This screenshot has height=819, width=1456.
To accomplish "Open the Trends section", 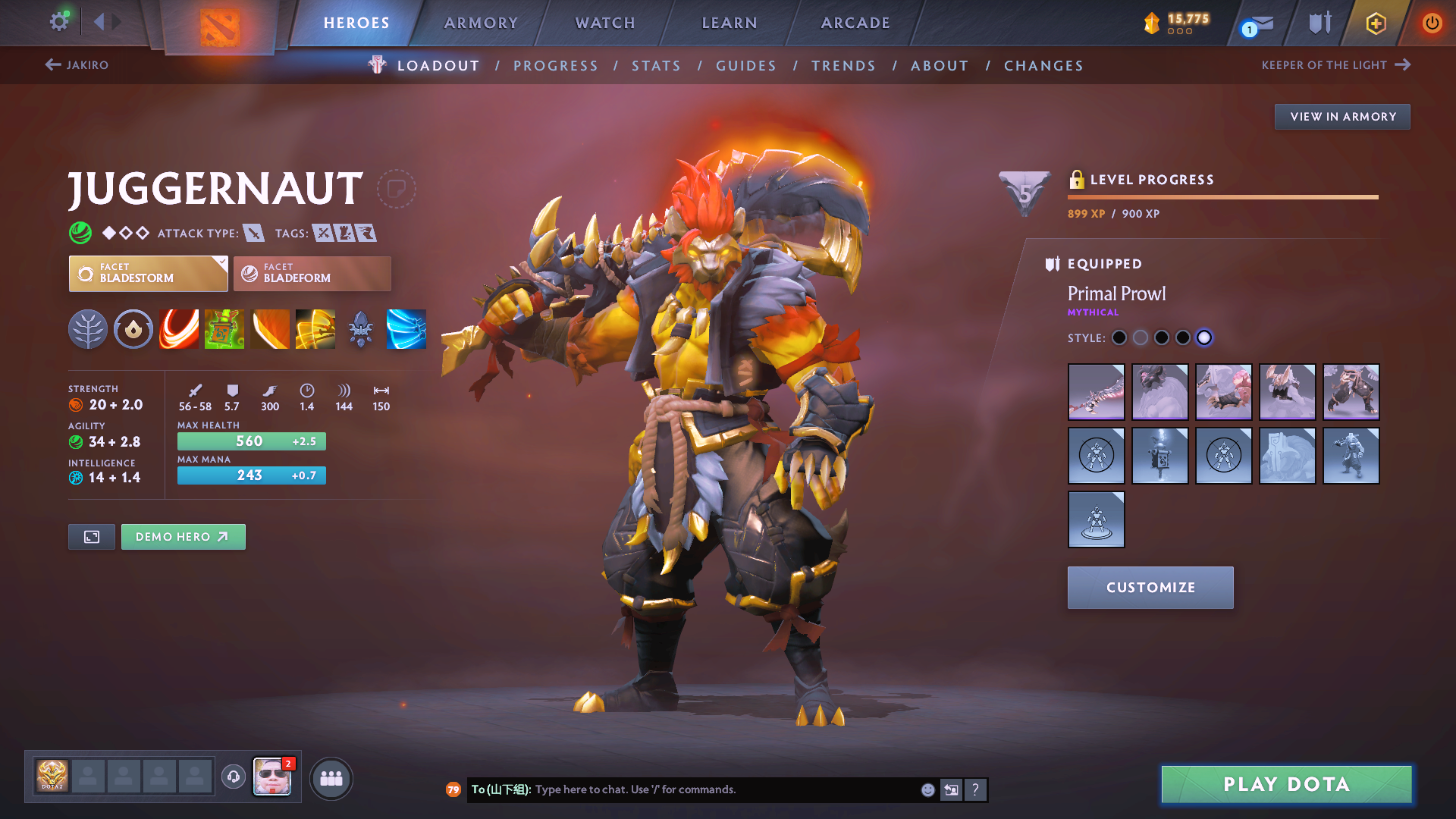I will [x=843, y=66].
